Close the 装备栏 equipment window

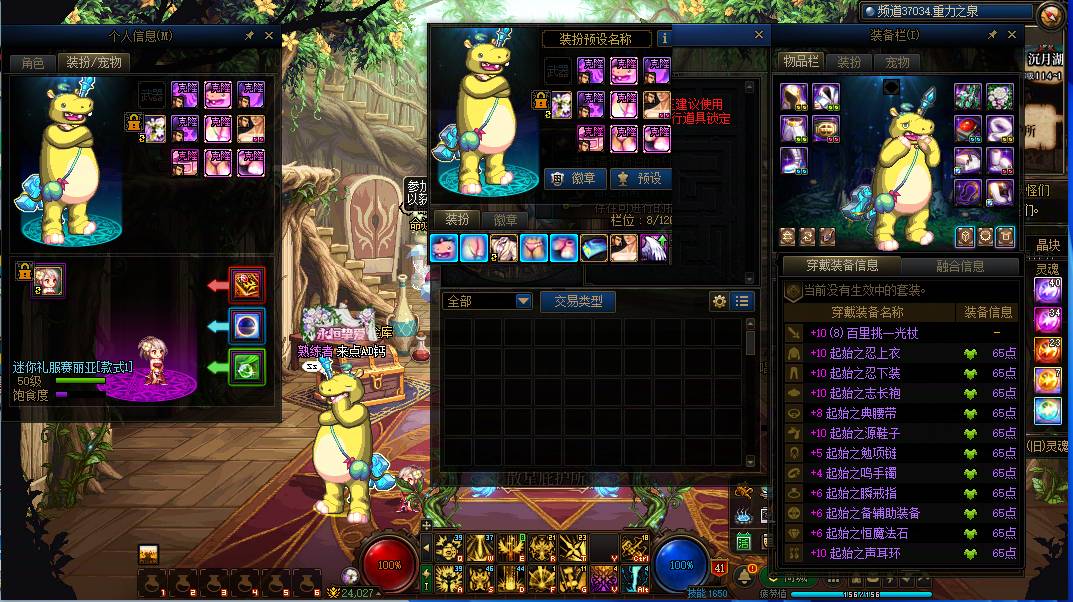[1011, 36]
